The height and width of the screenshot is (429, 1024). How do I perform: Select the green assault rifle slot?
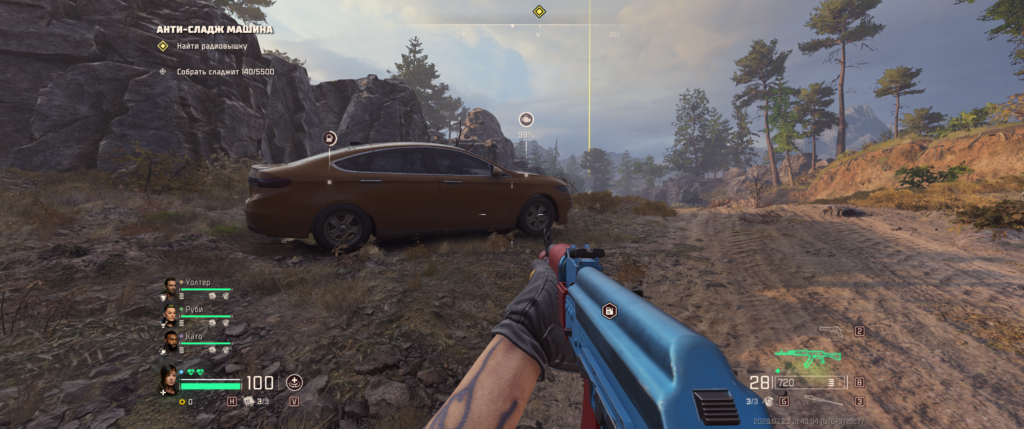[x=808, y=356]
